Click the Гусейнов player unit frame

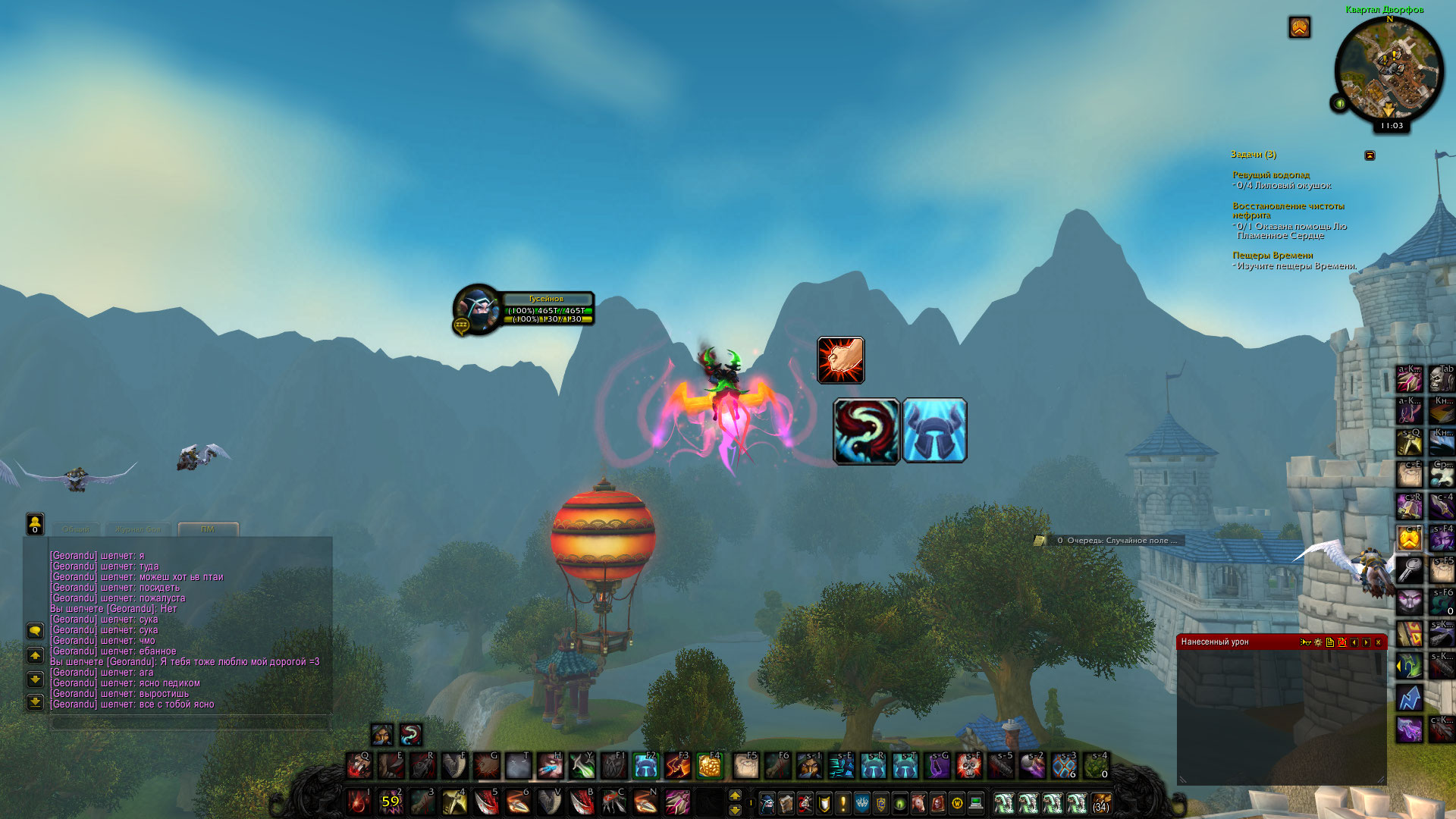click(523, 309)
